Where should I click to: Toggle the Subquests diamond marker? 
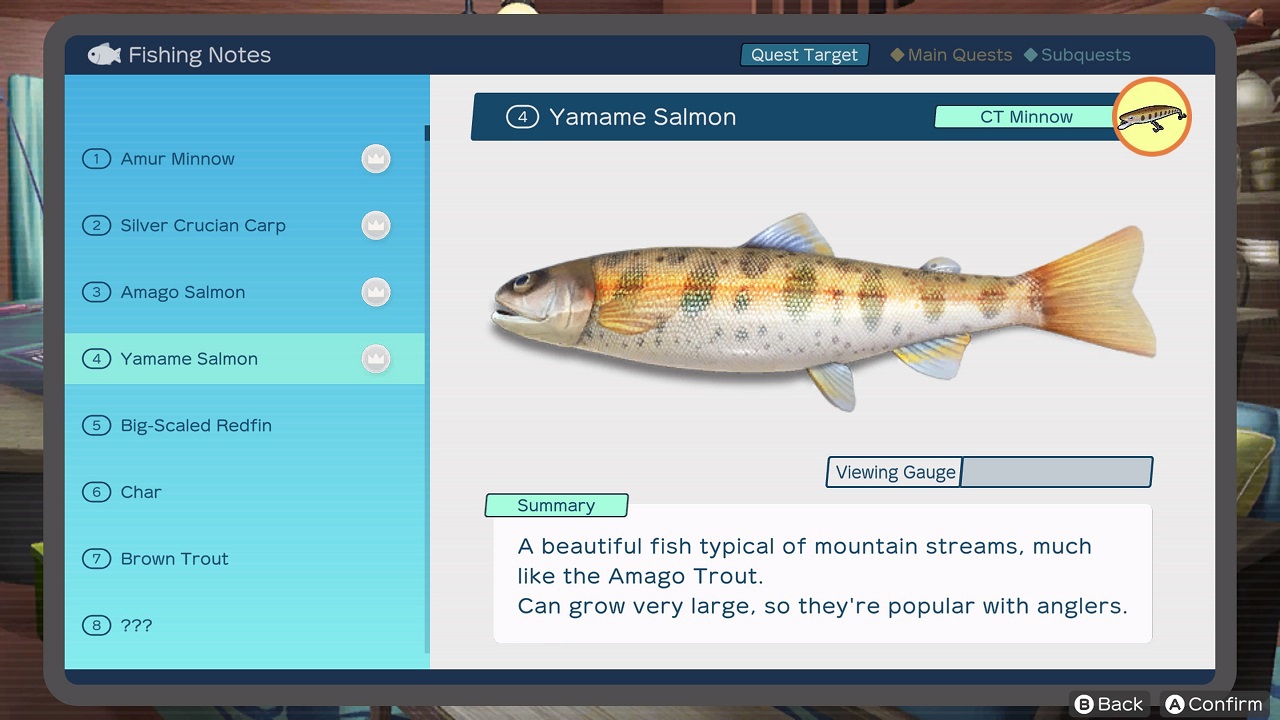tap(1031, 55)
